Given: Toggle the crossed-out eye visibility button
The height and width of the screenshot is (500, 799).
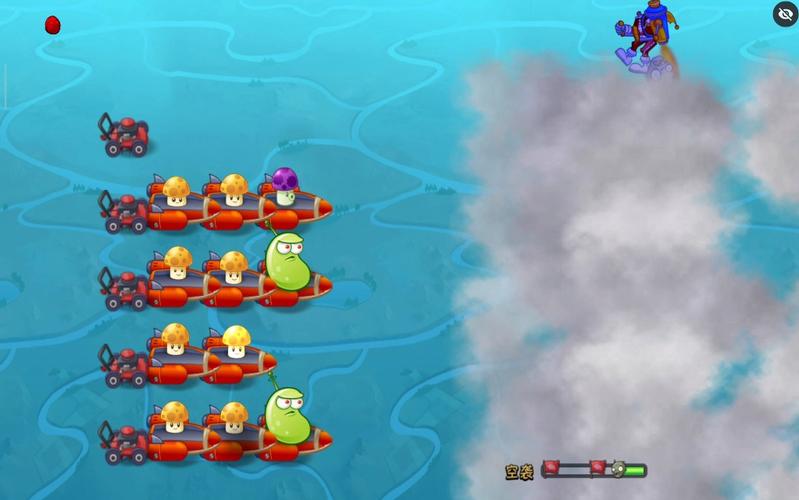Looking at the screenshot, I should [785, 14].
